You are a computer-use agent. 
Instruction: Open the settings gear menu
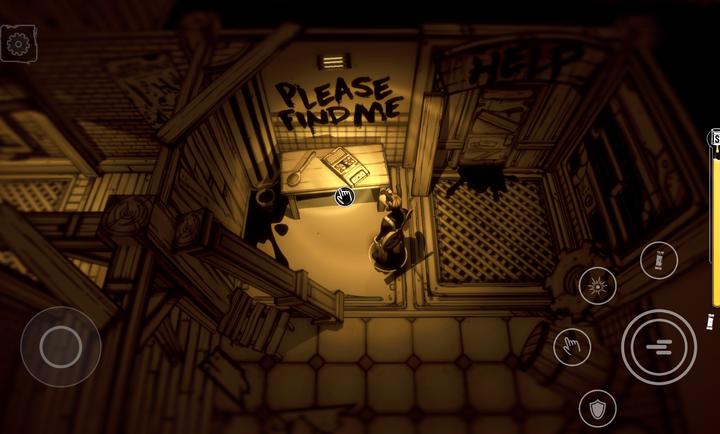point(18,44)
